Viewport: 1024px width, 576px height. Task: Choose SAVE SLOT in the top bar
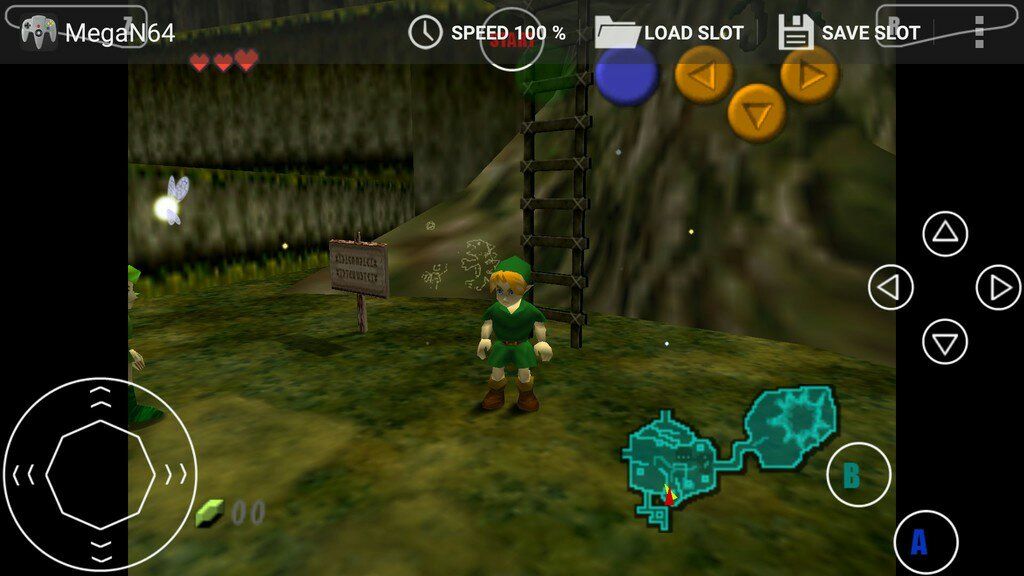(849, 32)
